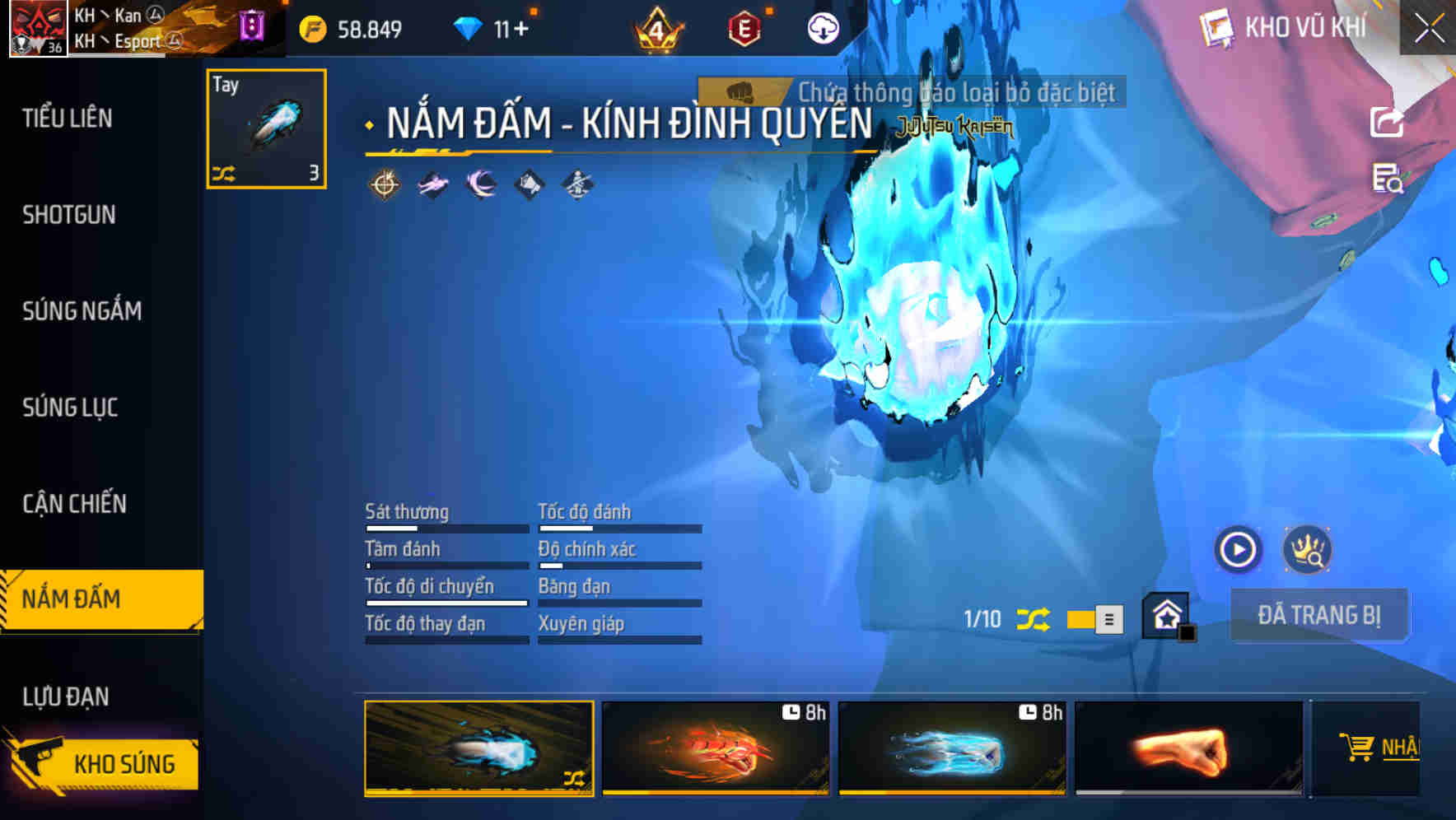Image resolution: width=1456 pixels, height=820 pixels.
Task: Click the preview play icon
Action: click(1237, 552)
